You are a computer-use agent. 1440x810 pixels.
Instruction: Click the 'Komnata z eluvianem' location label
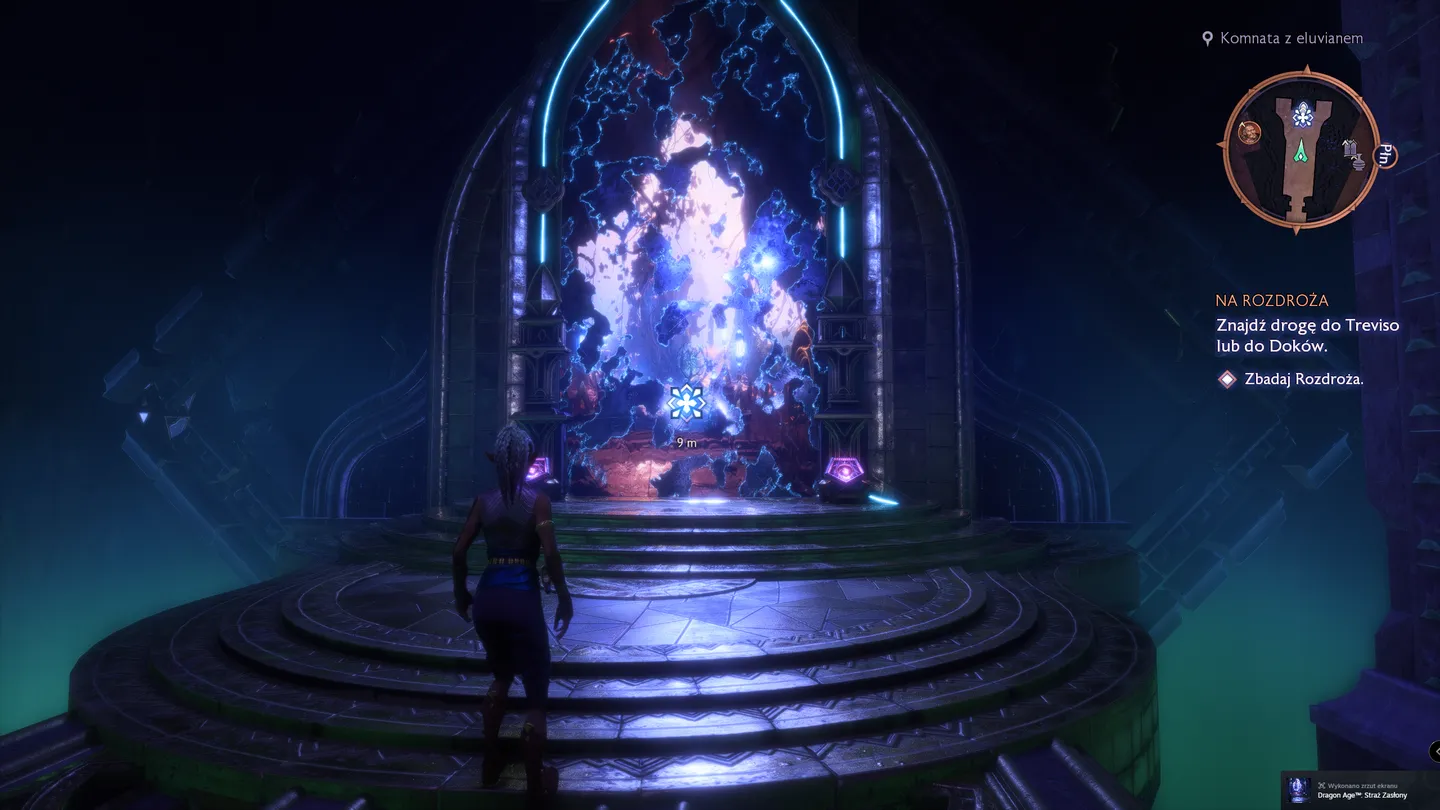point(1290,38)
